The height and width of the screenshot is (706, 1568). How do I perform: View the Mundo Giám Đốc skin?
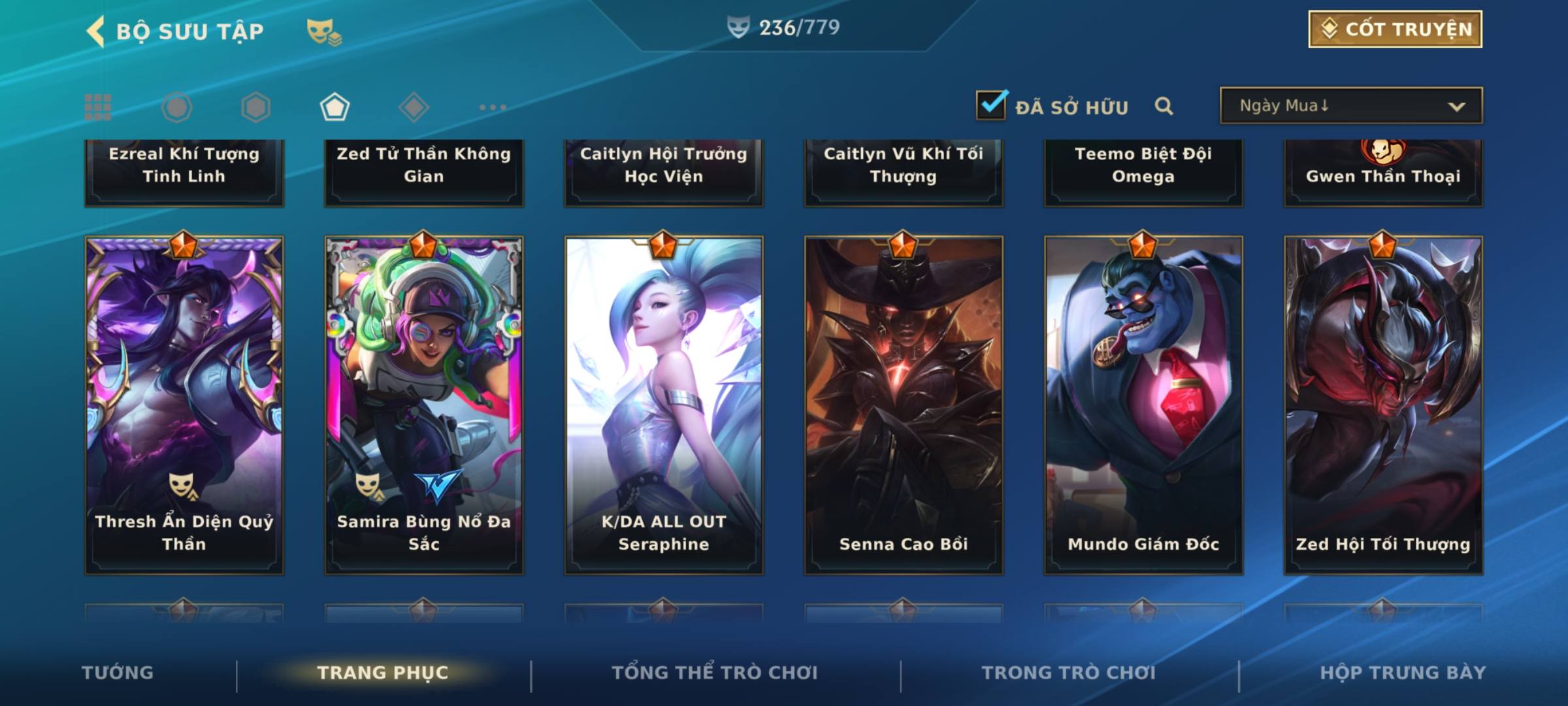click(x=1143, y=405)
